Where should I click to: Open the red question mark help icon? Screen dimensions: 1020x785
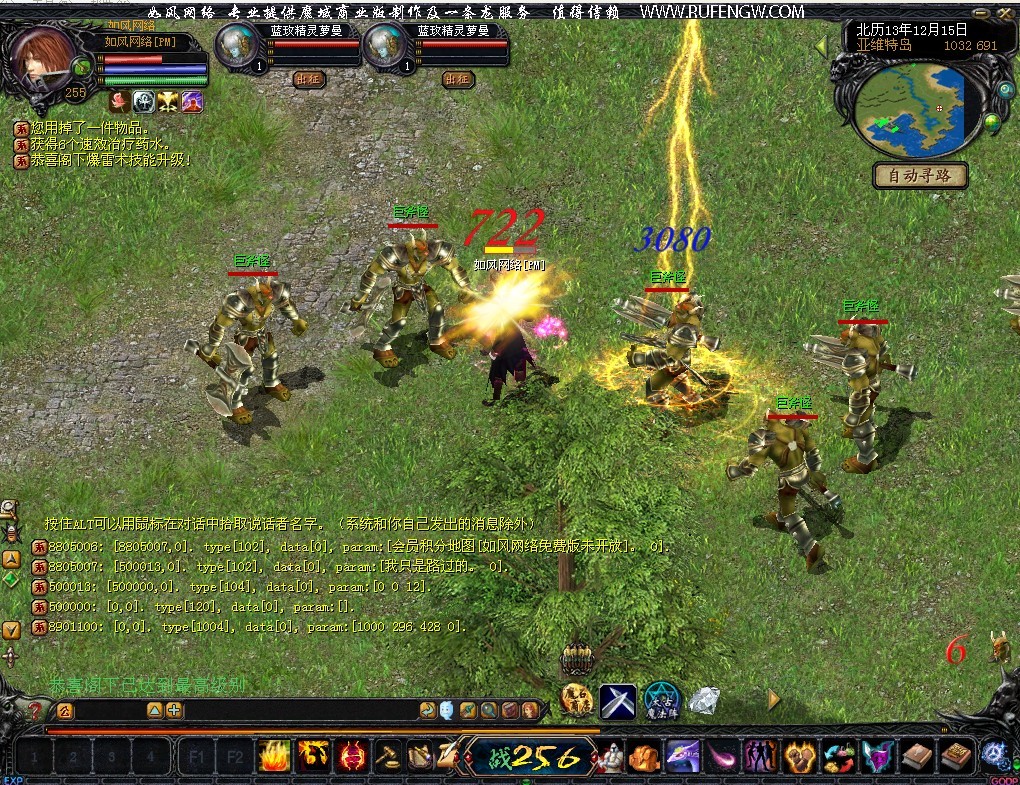35,711
